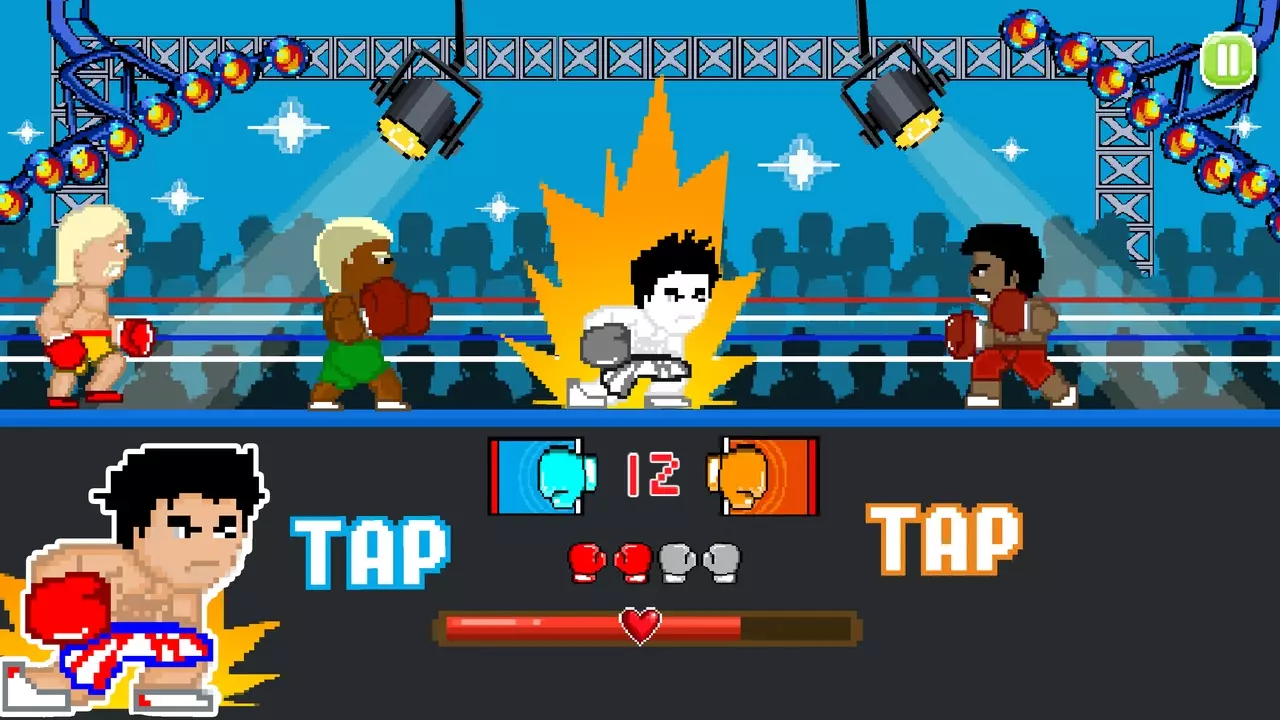
Task: Tap the heart icon on the health bar
Action: point(640,626)
